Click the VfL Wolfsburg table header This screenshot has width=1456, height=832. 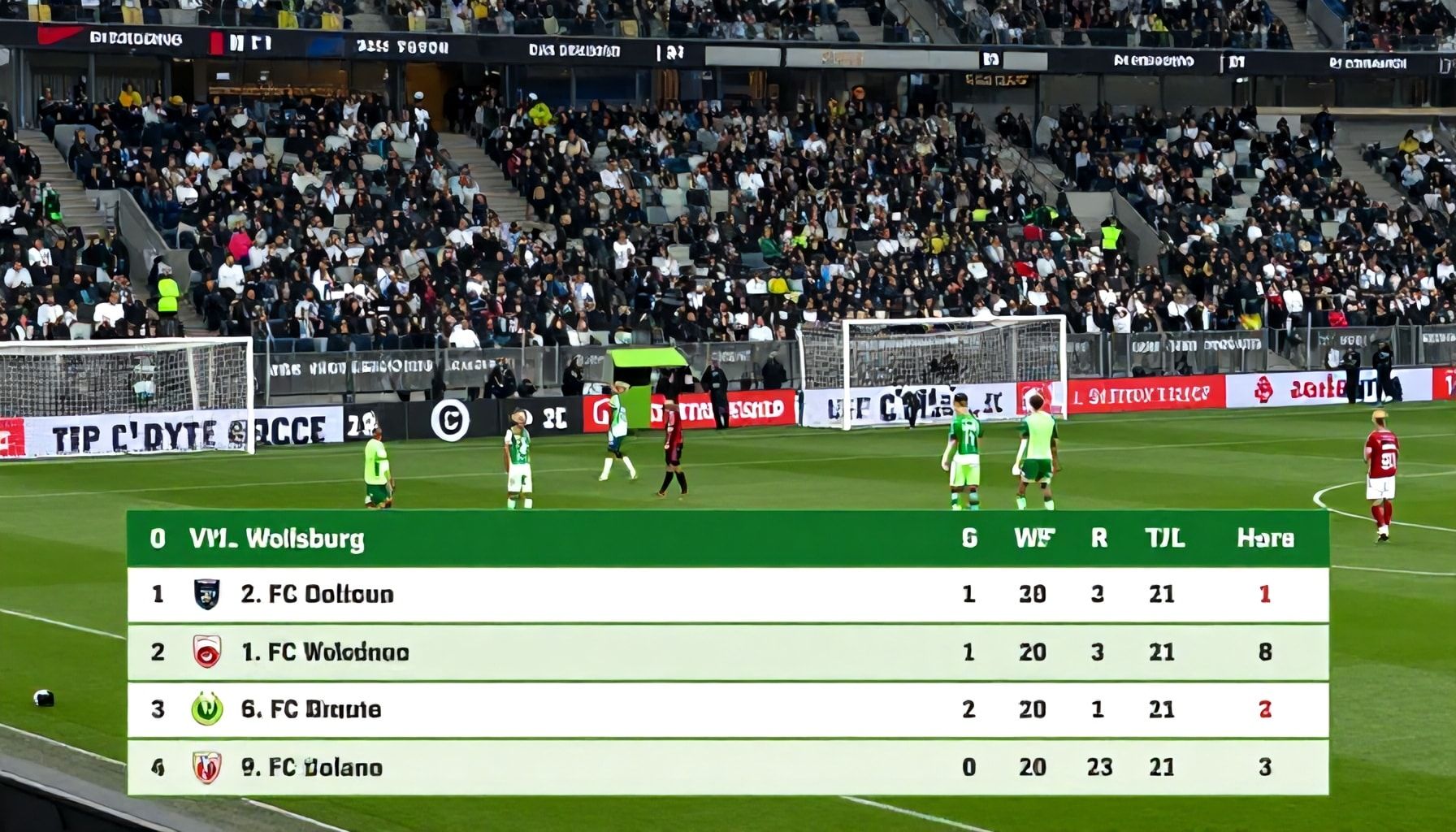point(276,539)
